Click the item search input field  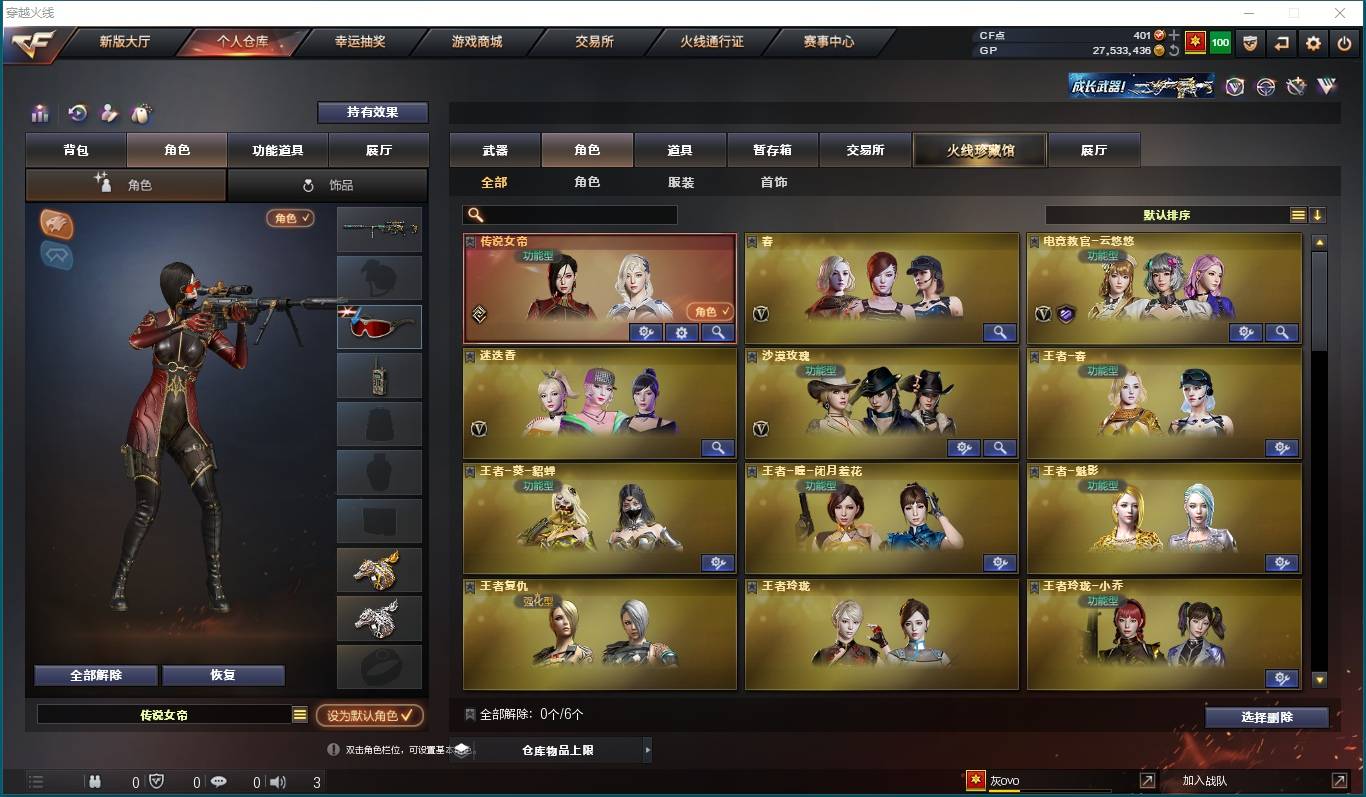(x=570, y=214)
